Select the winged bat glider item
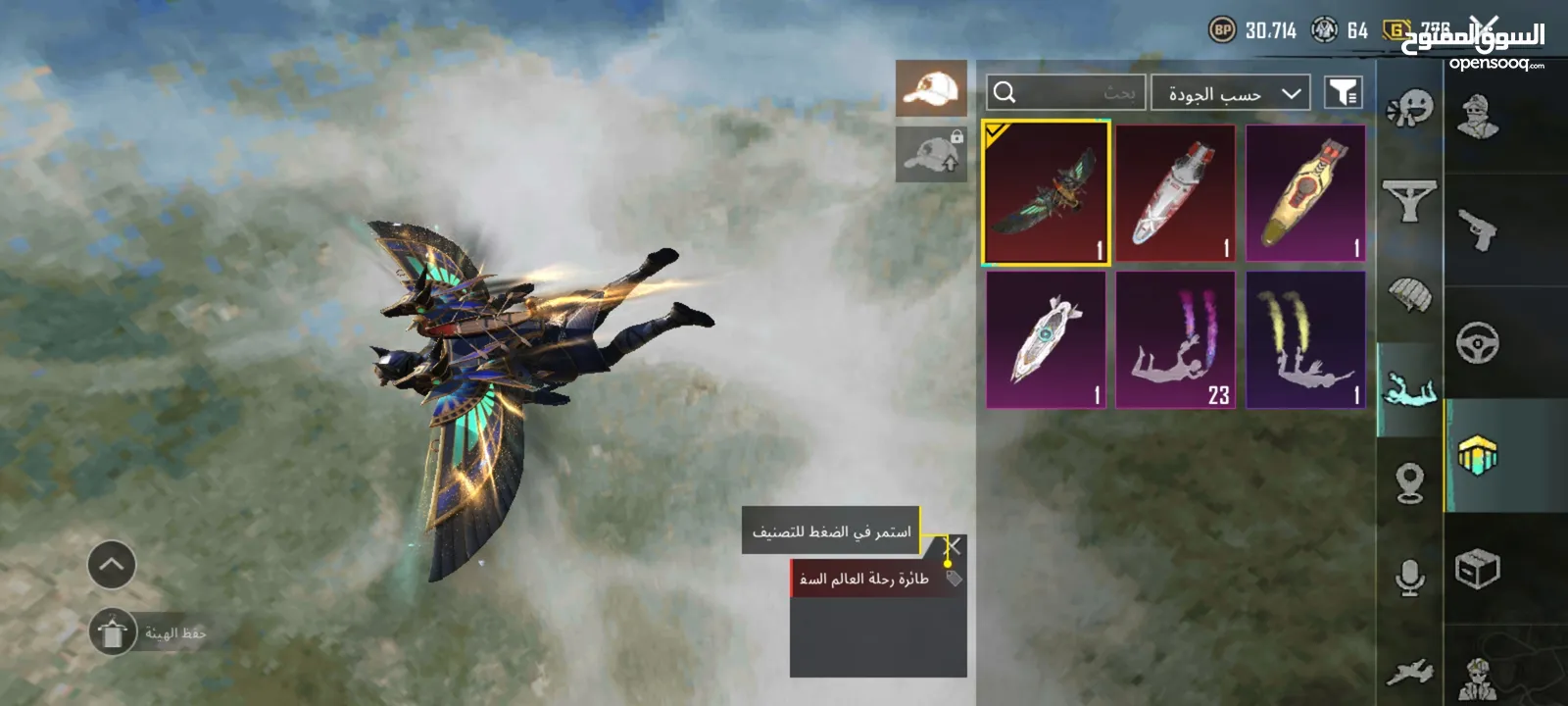 (x=1046, y=193)
